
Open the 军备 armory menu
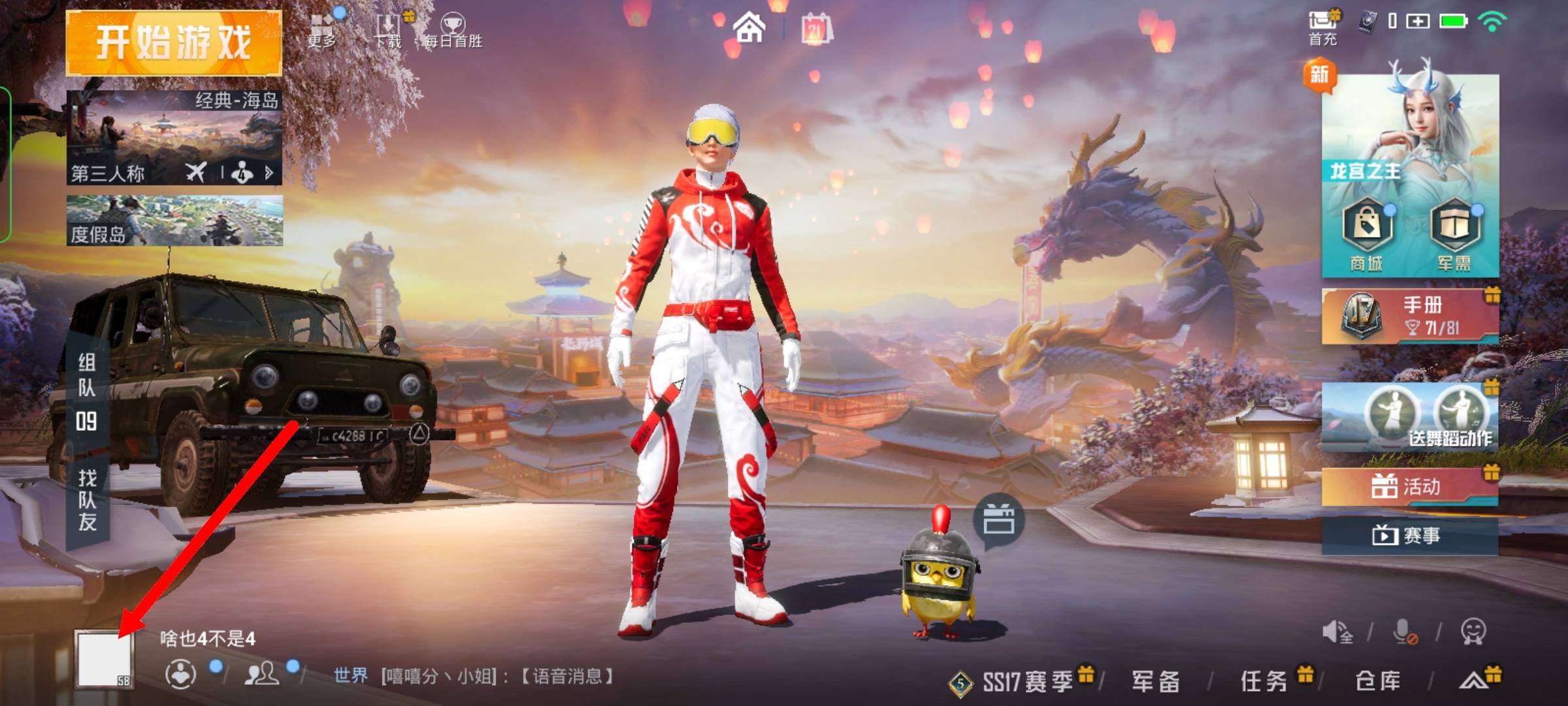[x=1156, y=682]
